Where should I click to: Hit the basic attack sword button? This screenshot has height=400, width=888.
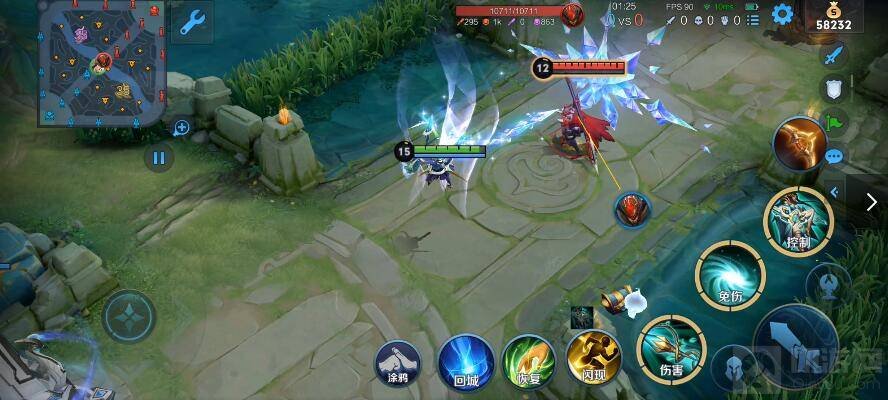pyautogui.click(x=795, y=343)
